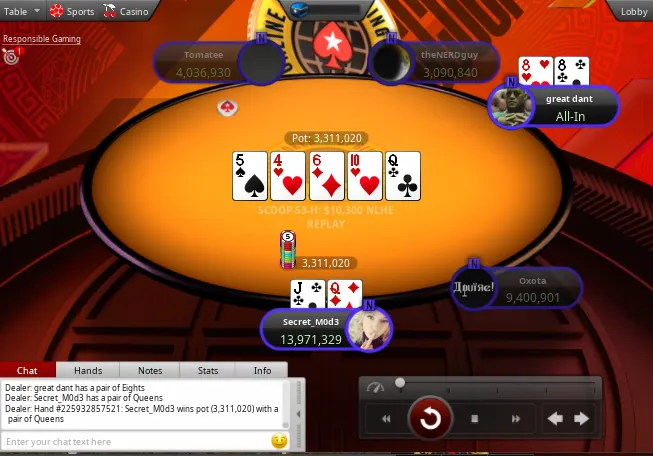Open the Responsible Gaming link
653x456 pixels.
tap(41, 39)
